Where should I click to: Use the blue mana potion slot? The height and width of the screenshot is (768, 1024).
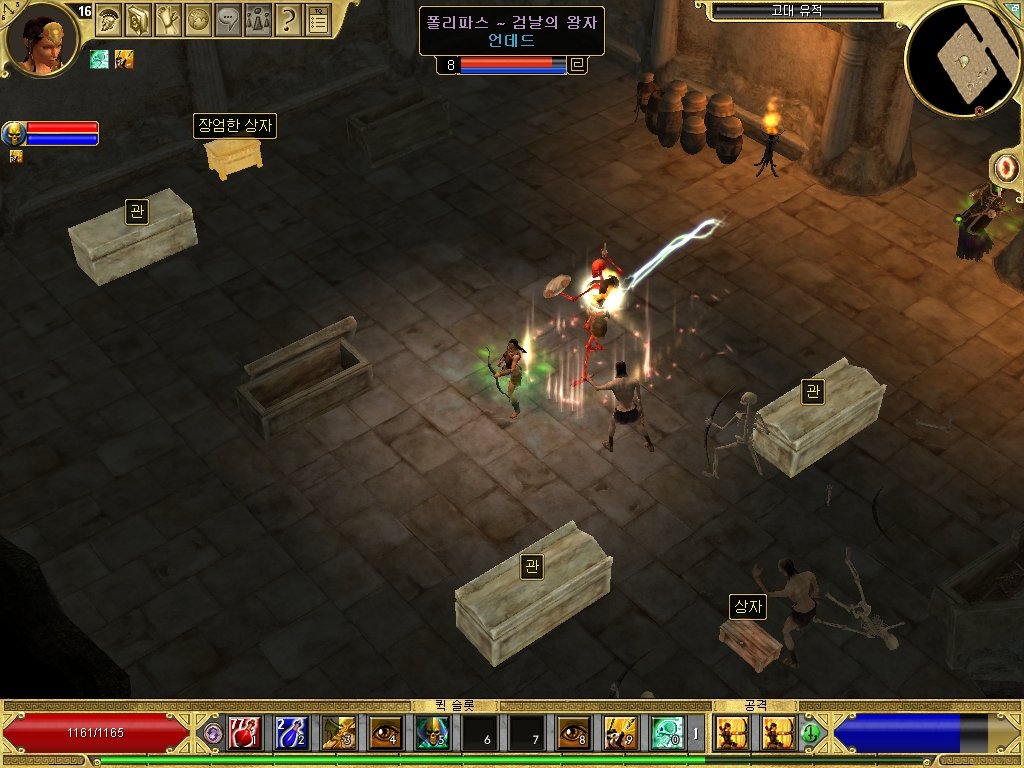291,734
